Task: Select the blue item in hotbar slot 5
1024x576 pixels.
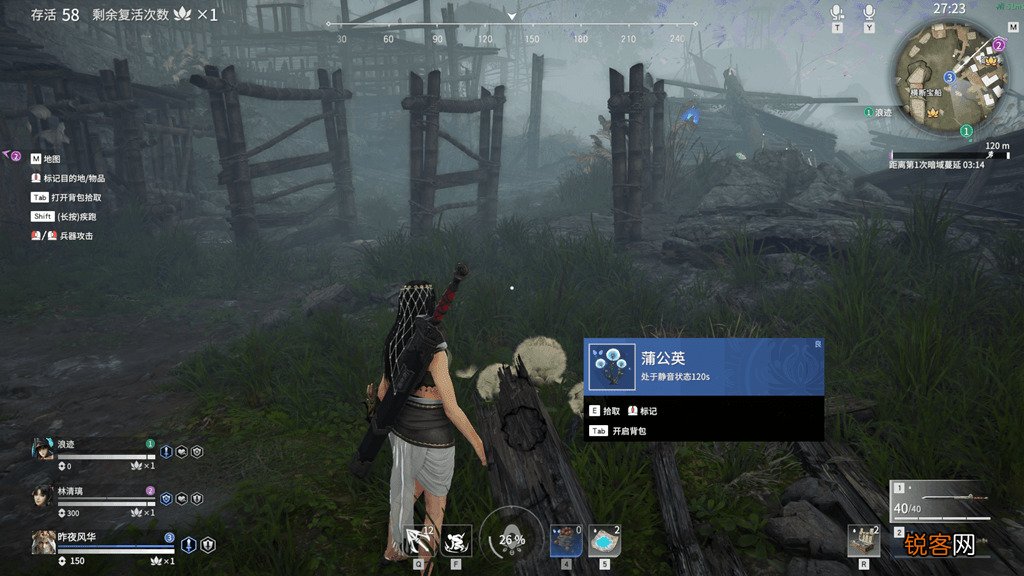Action: click(x=604, y=540)
